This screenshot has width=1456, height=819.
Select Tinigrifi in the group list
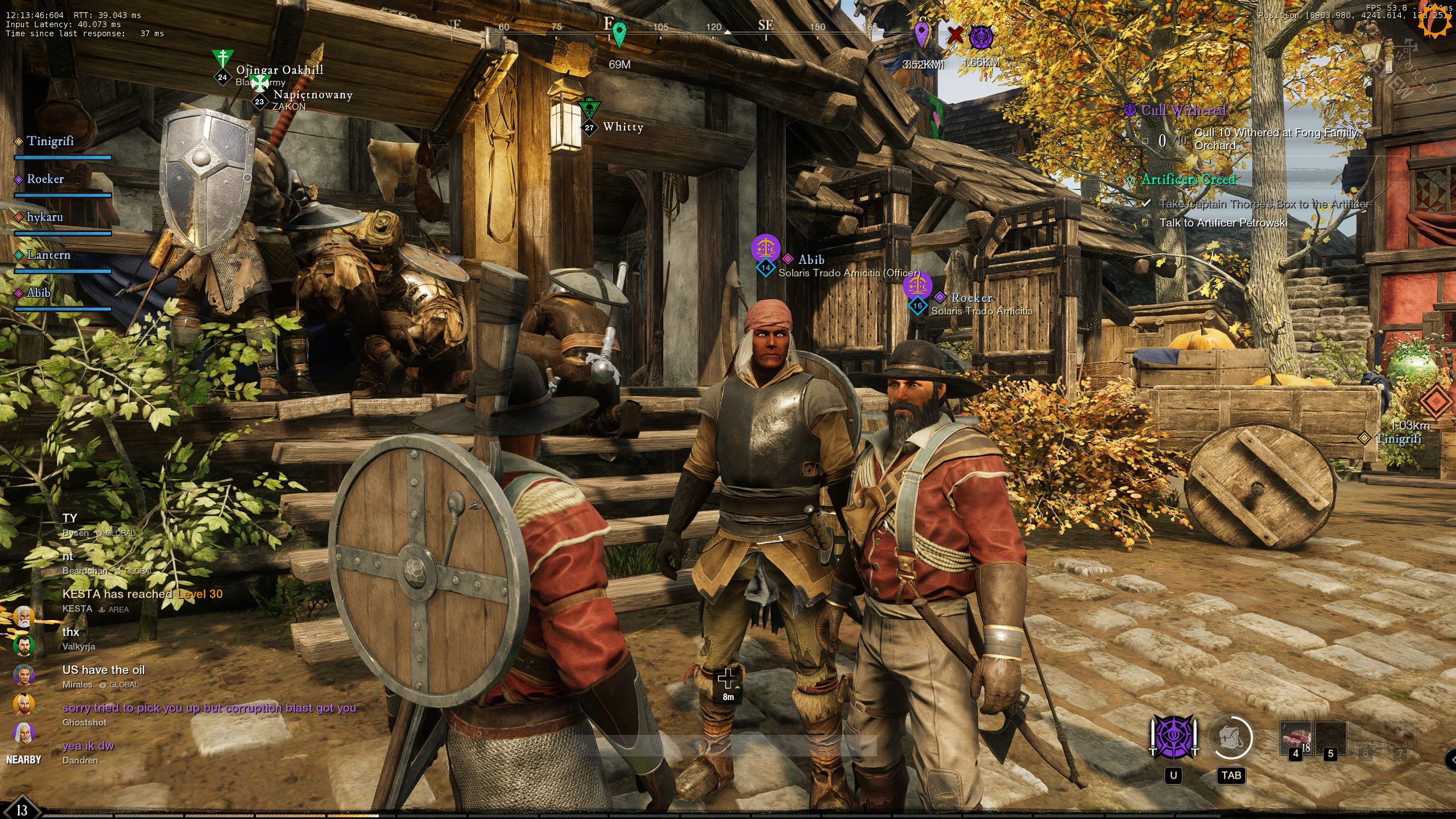(x=49, y=141)
